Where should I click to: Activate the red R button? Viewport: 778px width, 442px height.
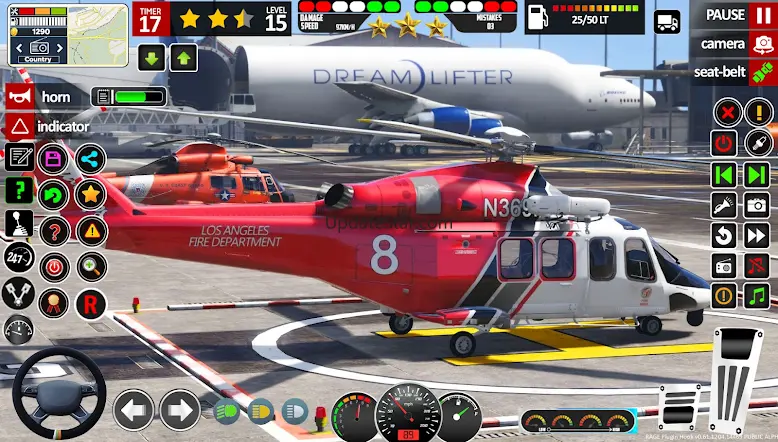click(x=91, y=302)
